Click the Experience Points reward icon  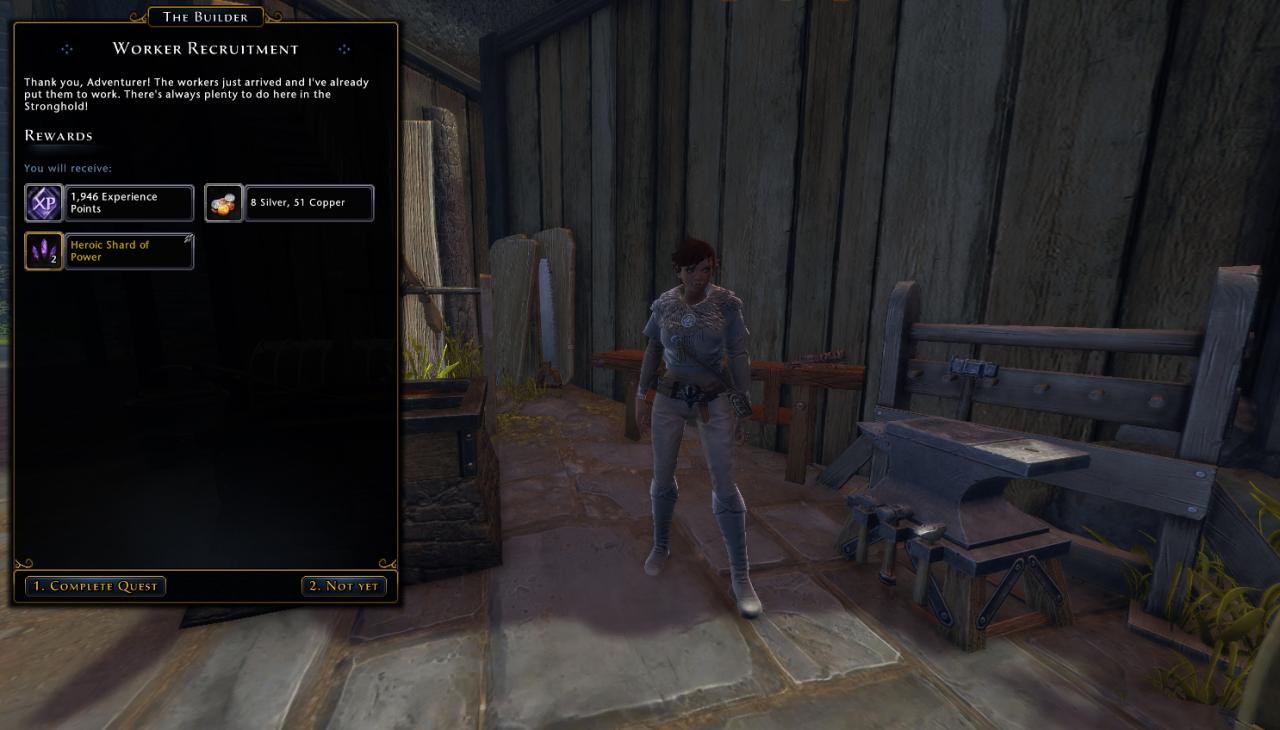[44, 203]
